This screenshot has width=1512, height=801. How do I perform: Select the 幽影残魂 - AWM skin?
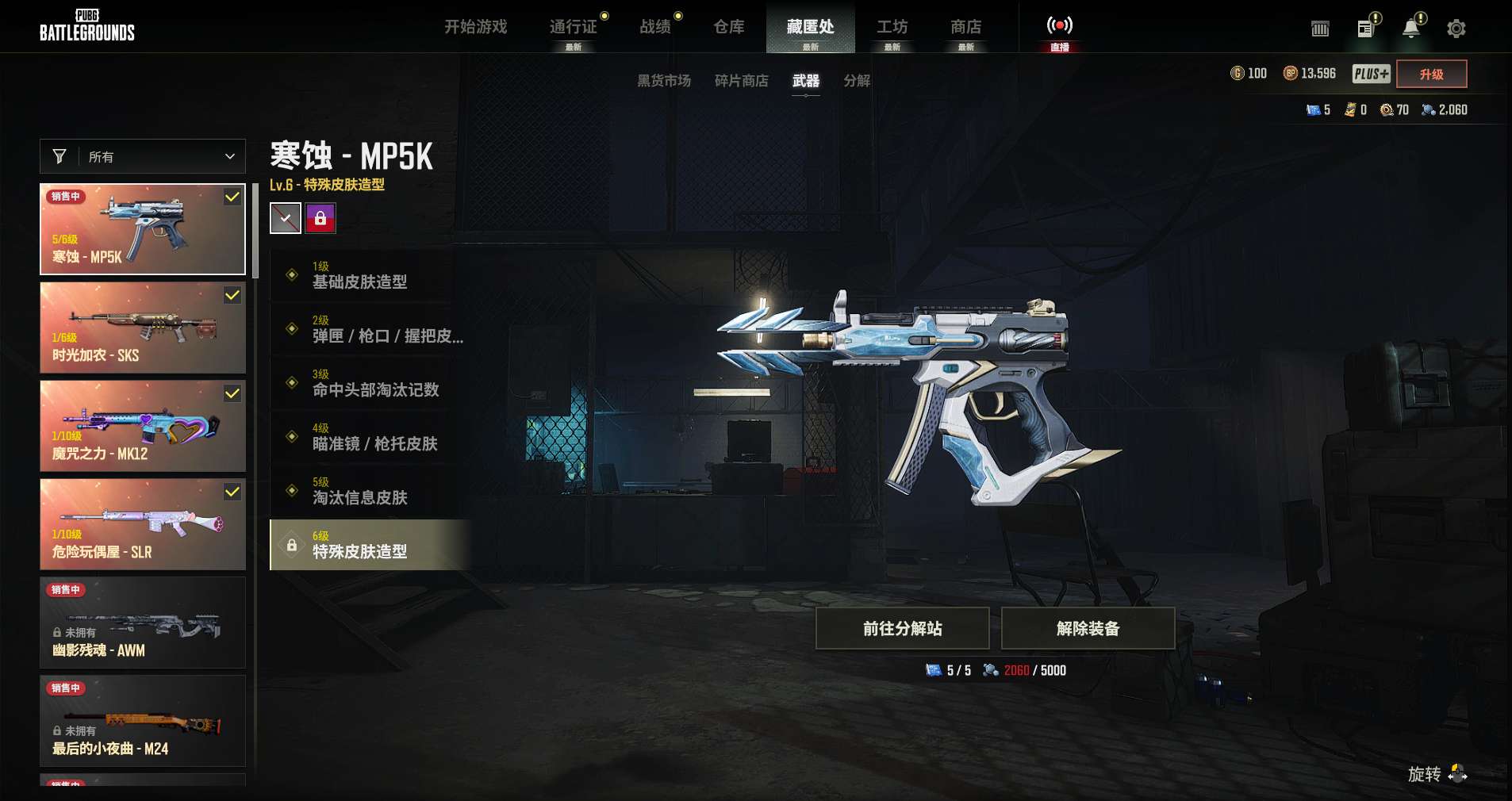tap(143, 623)
